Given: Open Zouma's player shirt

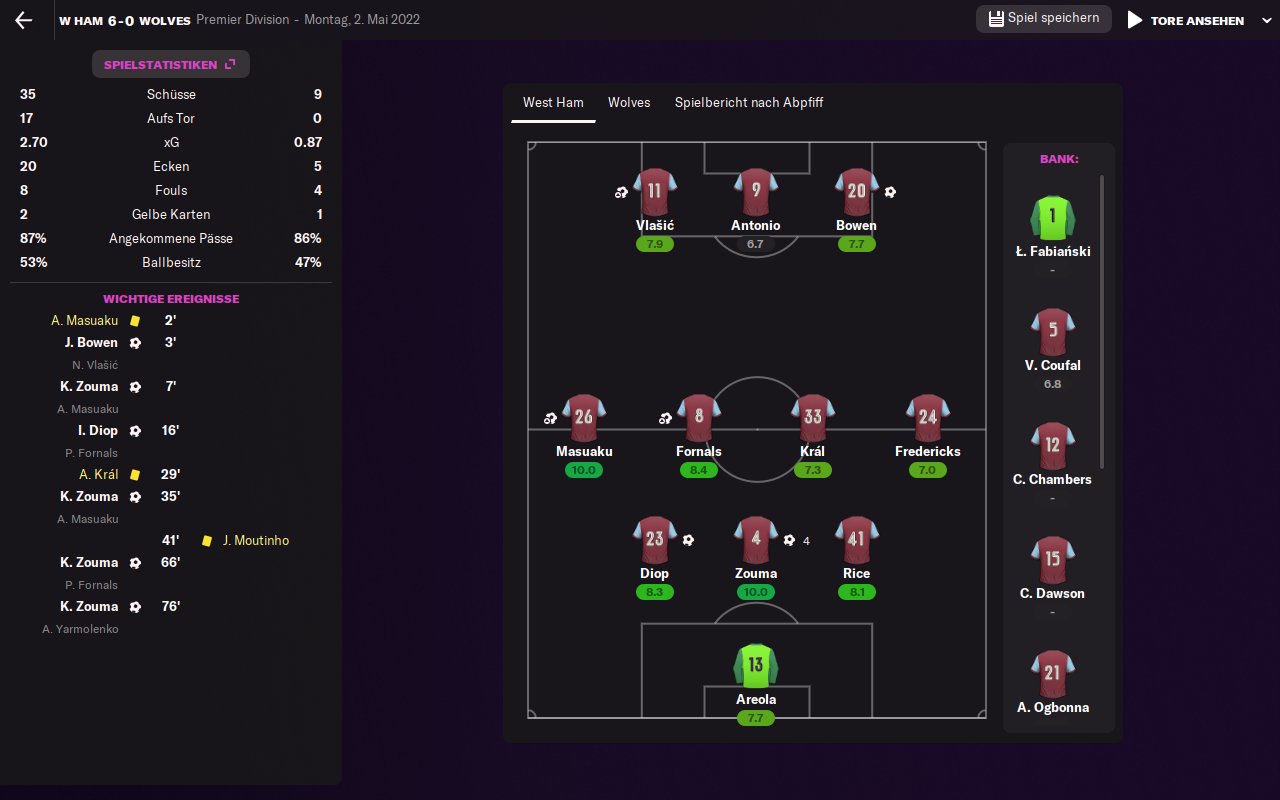Looking at the screenshot, I should (755, 540).
